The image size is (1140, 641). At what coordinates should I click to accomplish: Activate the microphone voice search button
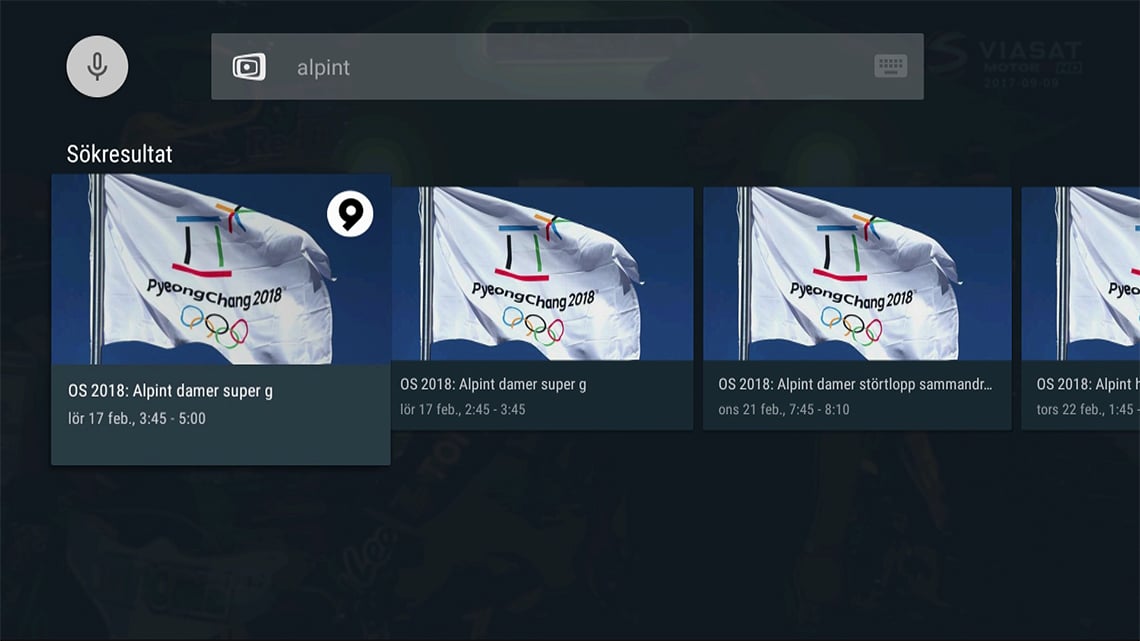click(97, 67)
